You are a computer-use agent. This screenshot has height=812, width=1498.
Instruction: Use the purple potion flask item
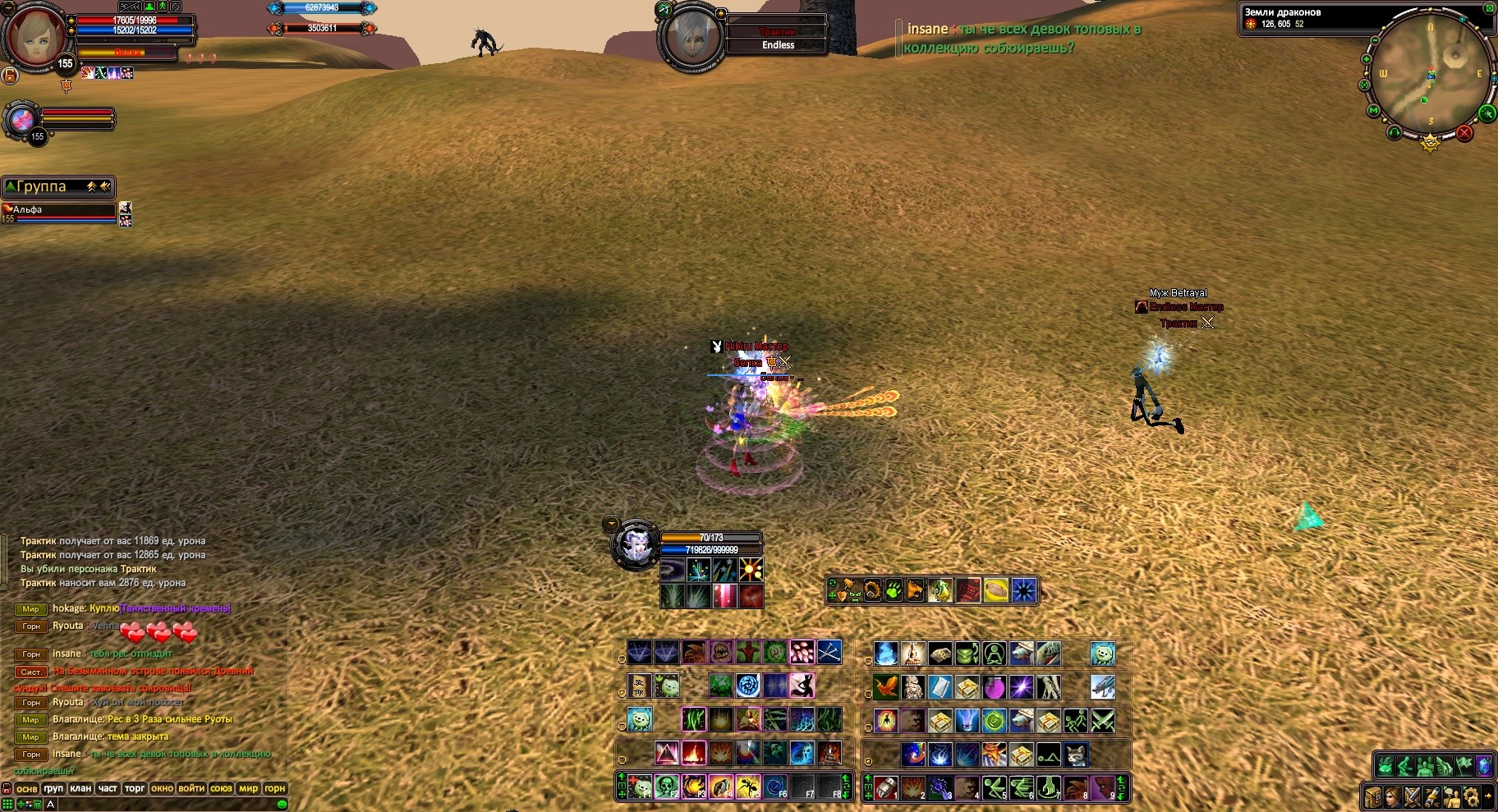point(994,686)
